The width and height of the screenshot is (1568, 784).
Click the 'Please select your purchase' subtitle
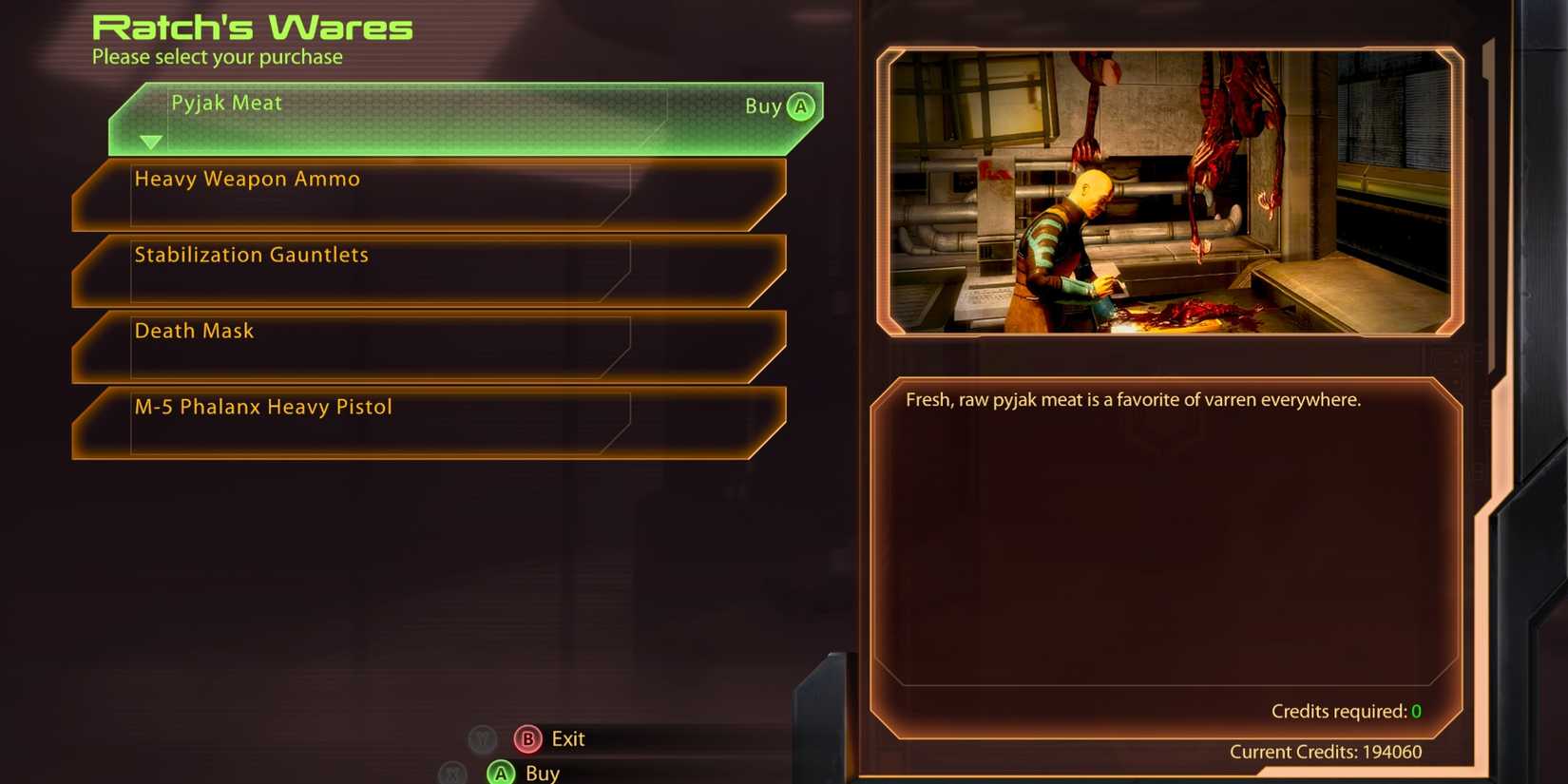[x=217, y=57]
